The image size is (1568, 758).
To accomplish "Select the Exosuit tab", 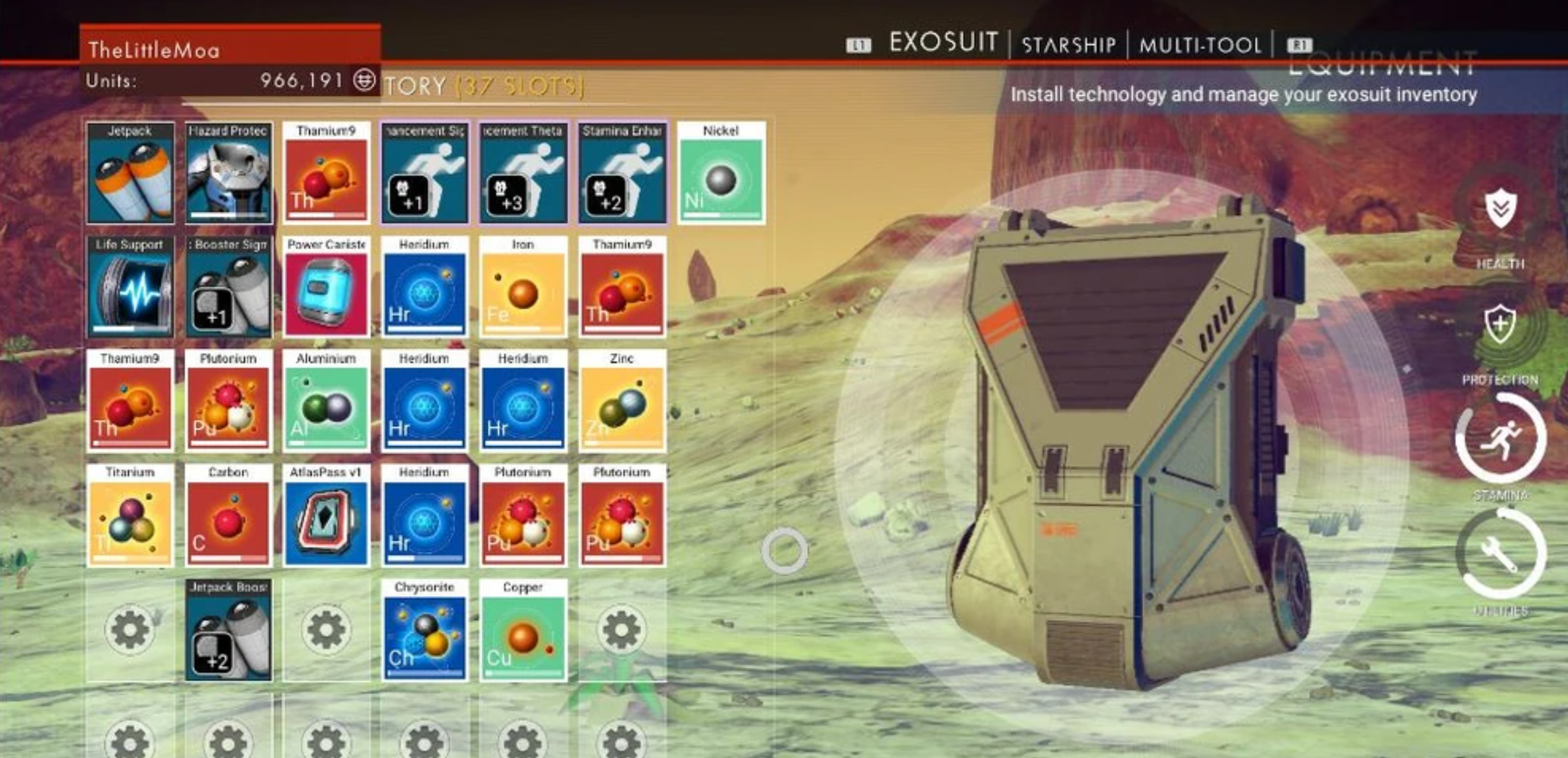I will [943, 43].
